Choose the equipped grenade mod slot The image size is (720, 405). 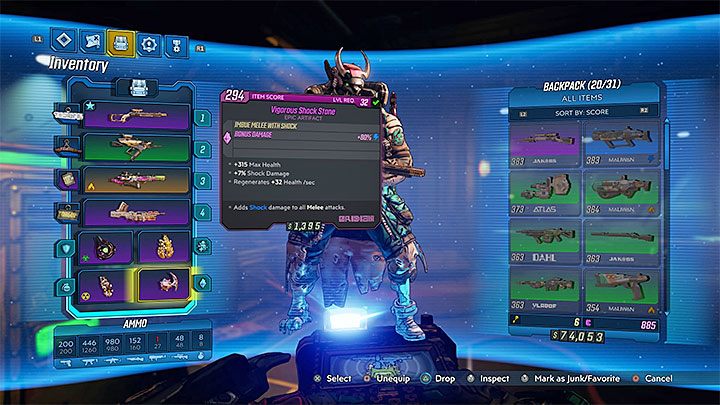(x=108, y=285)
